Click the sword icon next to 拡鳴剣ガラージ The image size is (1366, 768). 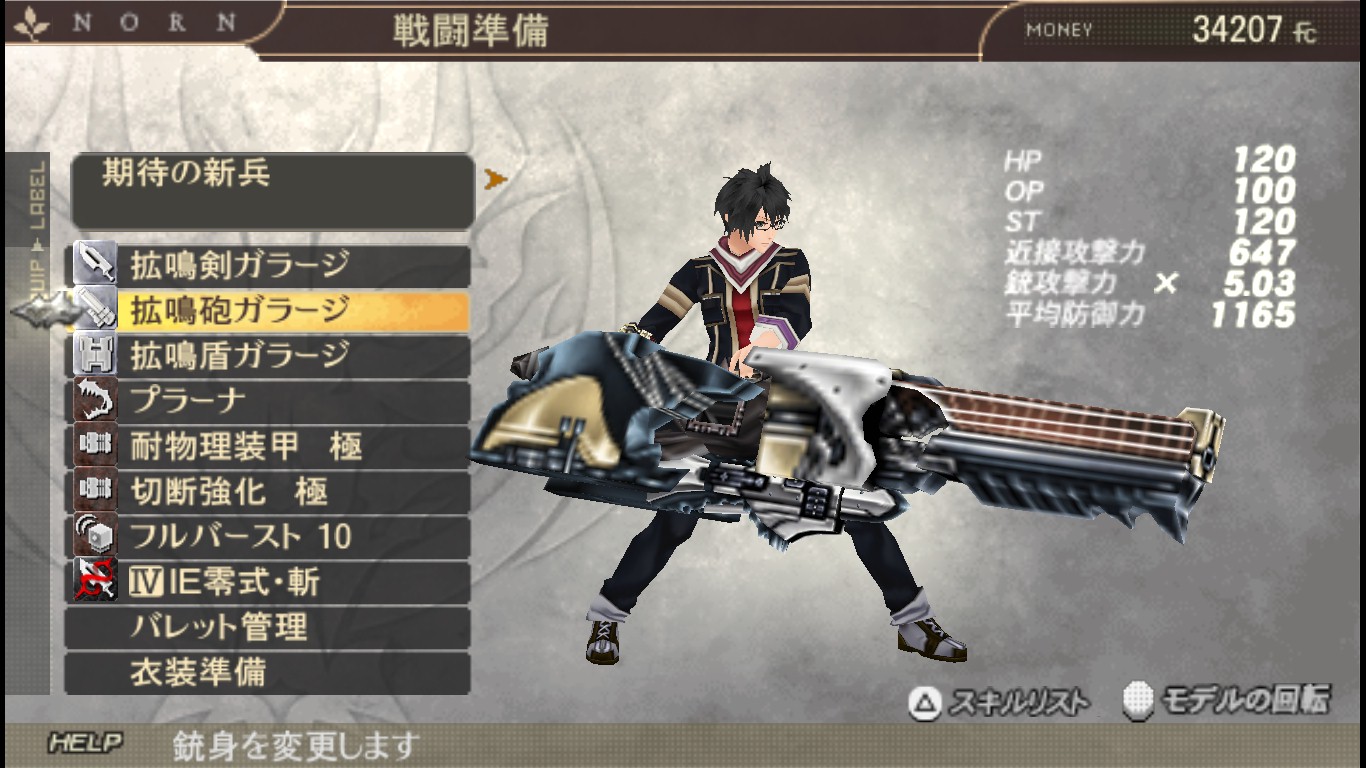[x=94, y=266]
